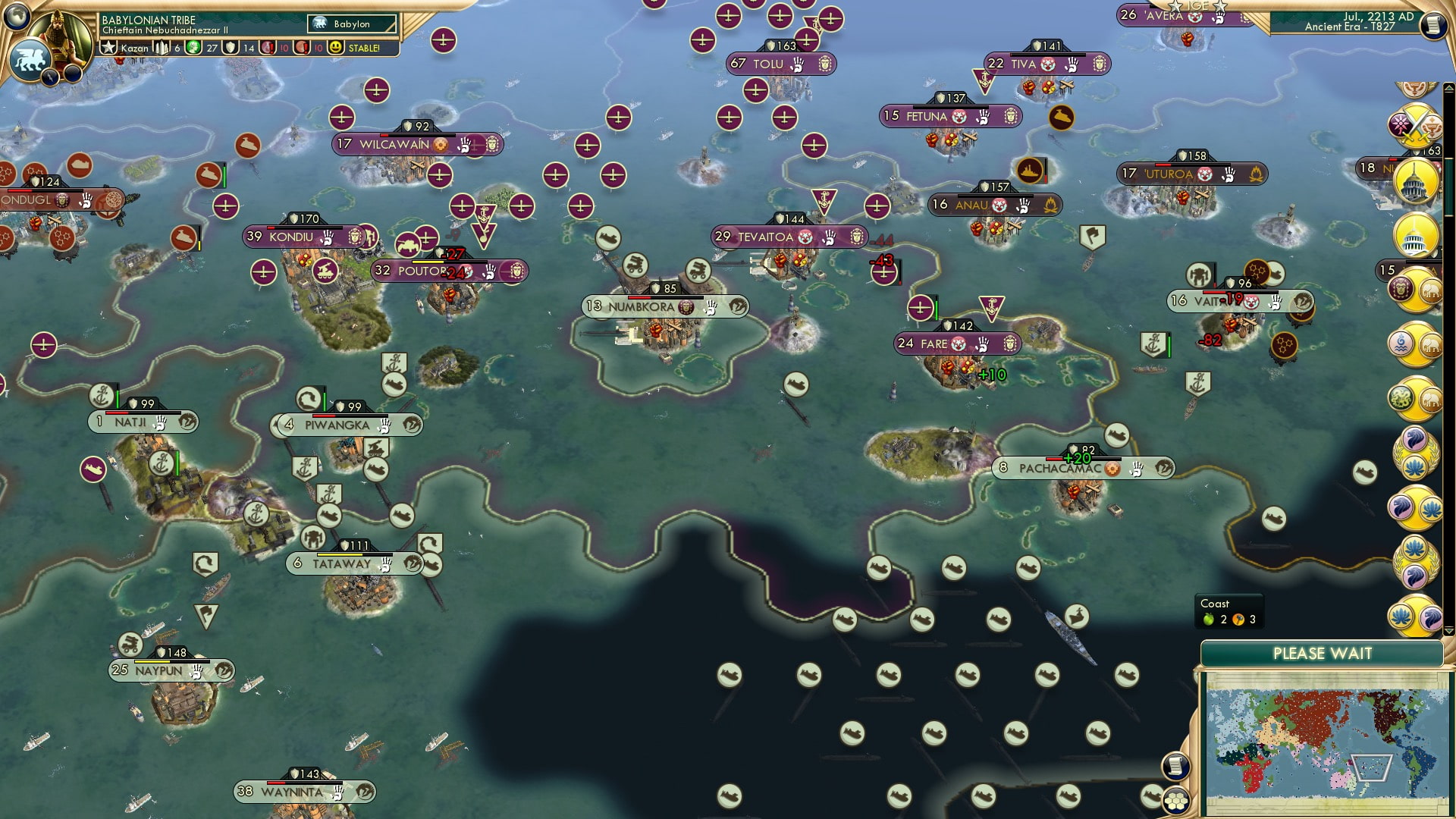Screen dimensions: 1456x819
Task: Toggle strategic view with the hexagon icon
Action: point(1175,802)
